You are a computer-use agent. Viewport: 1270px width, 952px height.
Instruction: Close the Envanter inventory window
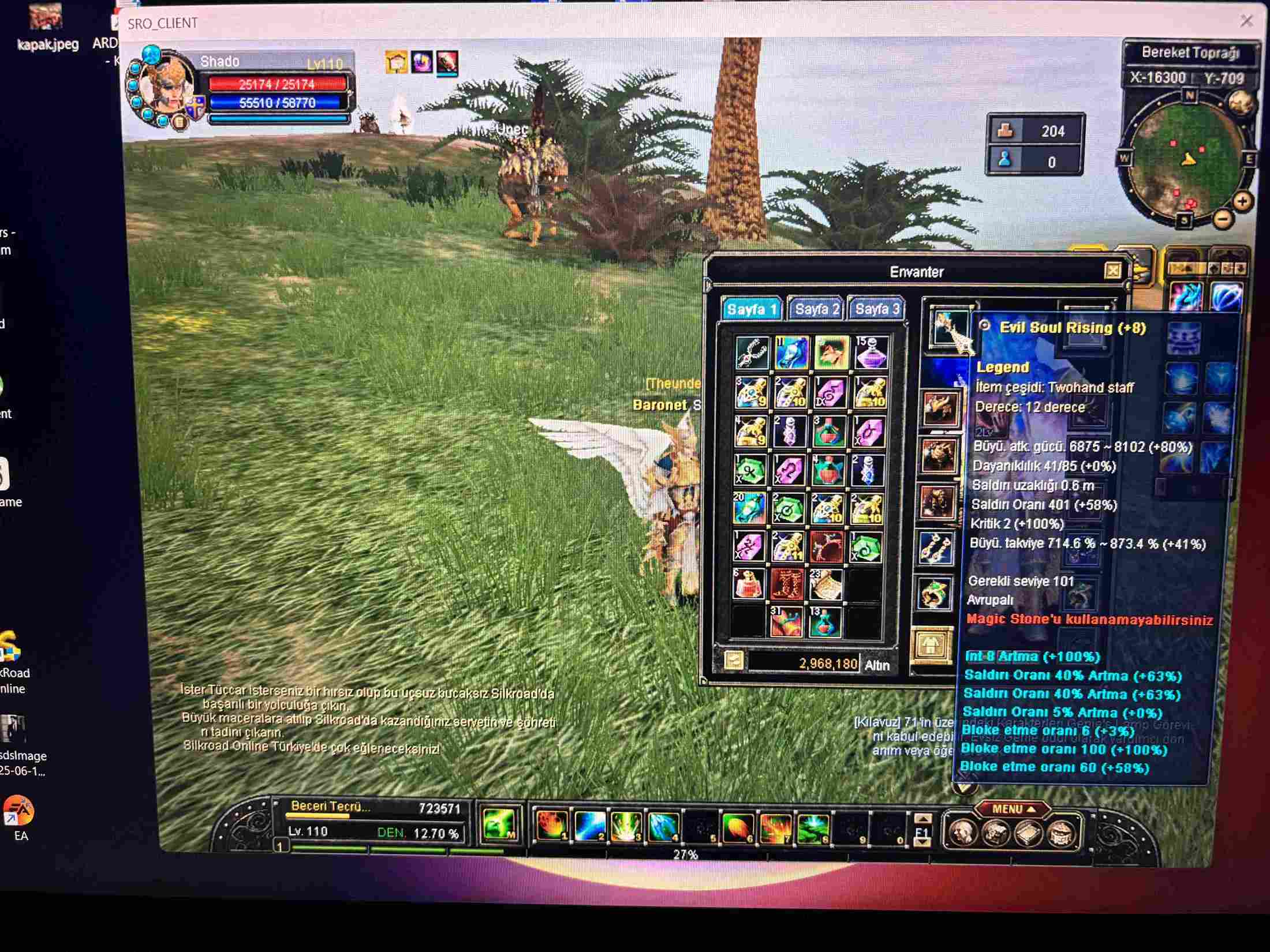(x=1112, y=271)
